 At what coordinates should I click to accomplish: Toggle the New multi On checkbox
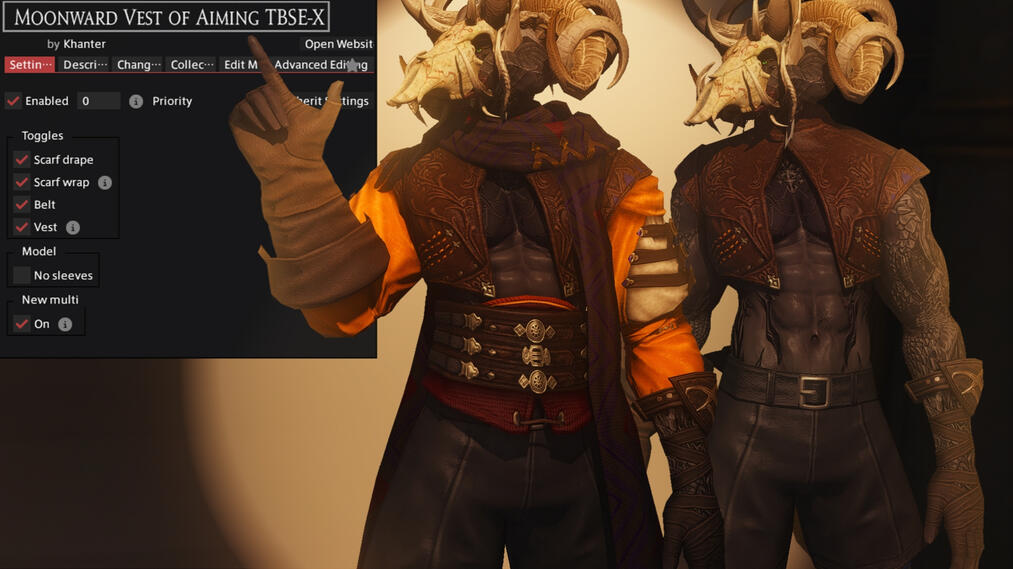point(21,324)
